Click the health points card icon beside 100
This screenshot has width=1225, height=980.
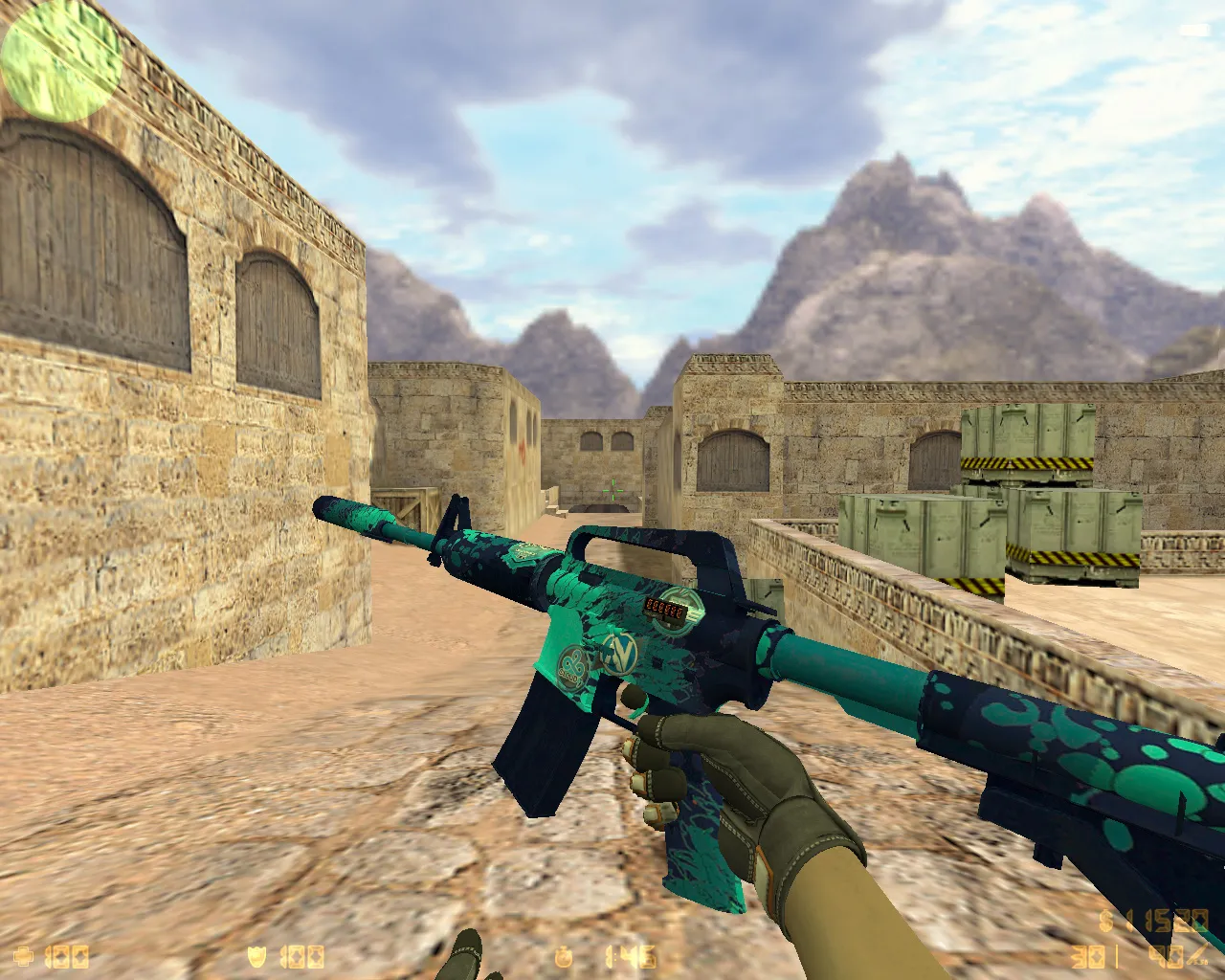(x=68, y=956)
